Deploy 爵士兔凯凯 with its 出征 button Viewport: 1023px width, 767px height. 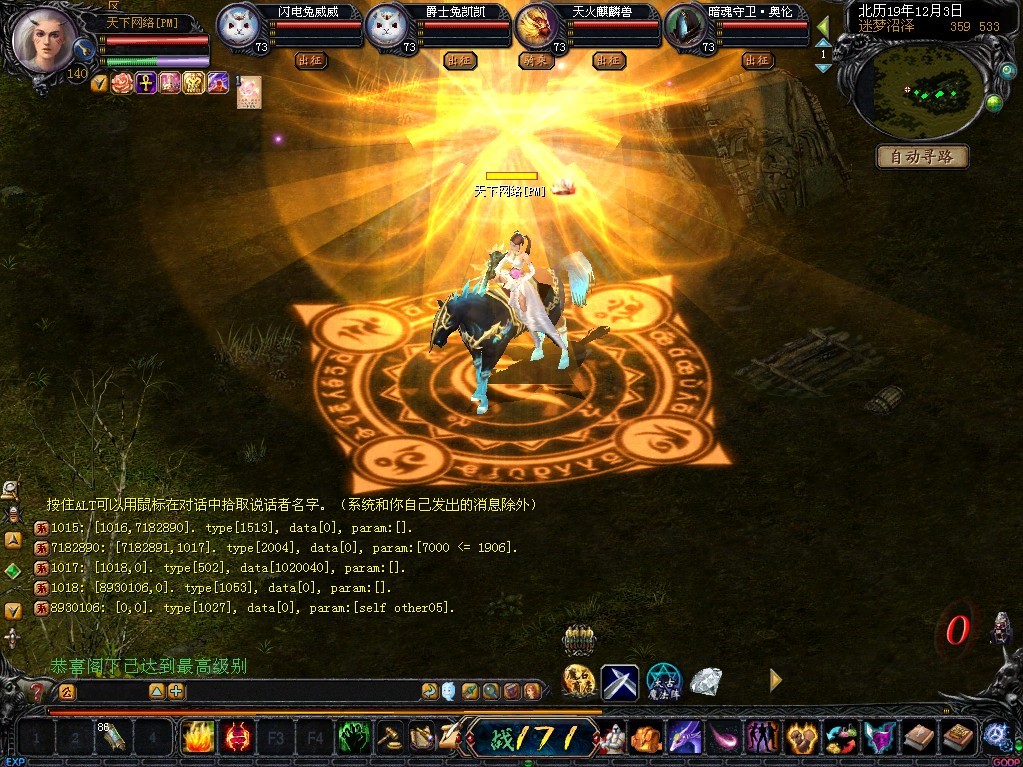point(460,61)
